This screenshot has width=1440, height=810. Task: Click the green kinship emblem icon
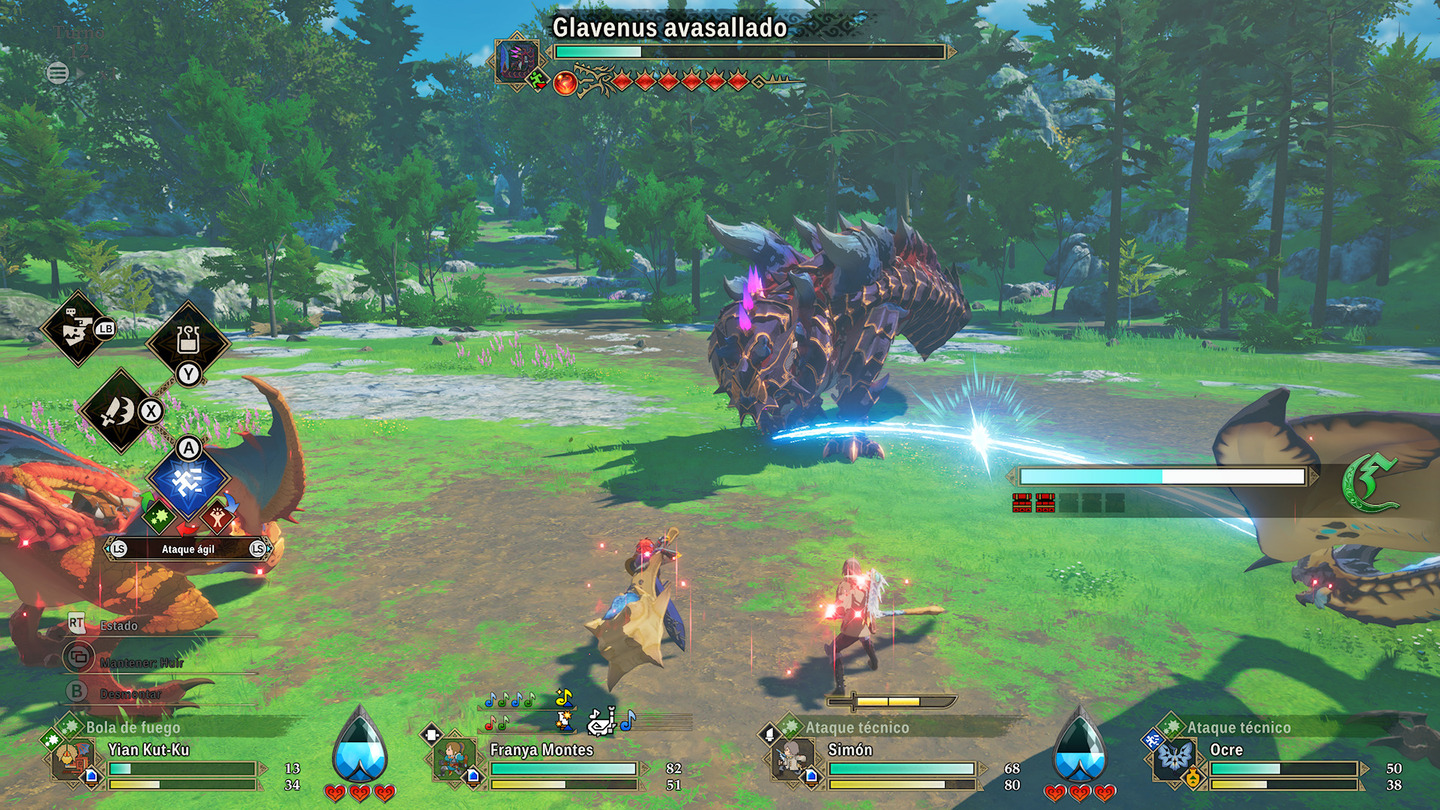pos(1369,484)
